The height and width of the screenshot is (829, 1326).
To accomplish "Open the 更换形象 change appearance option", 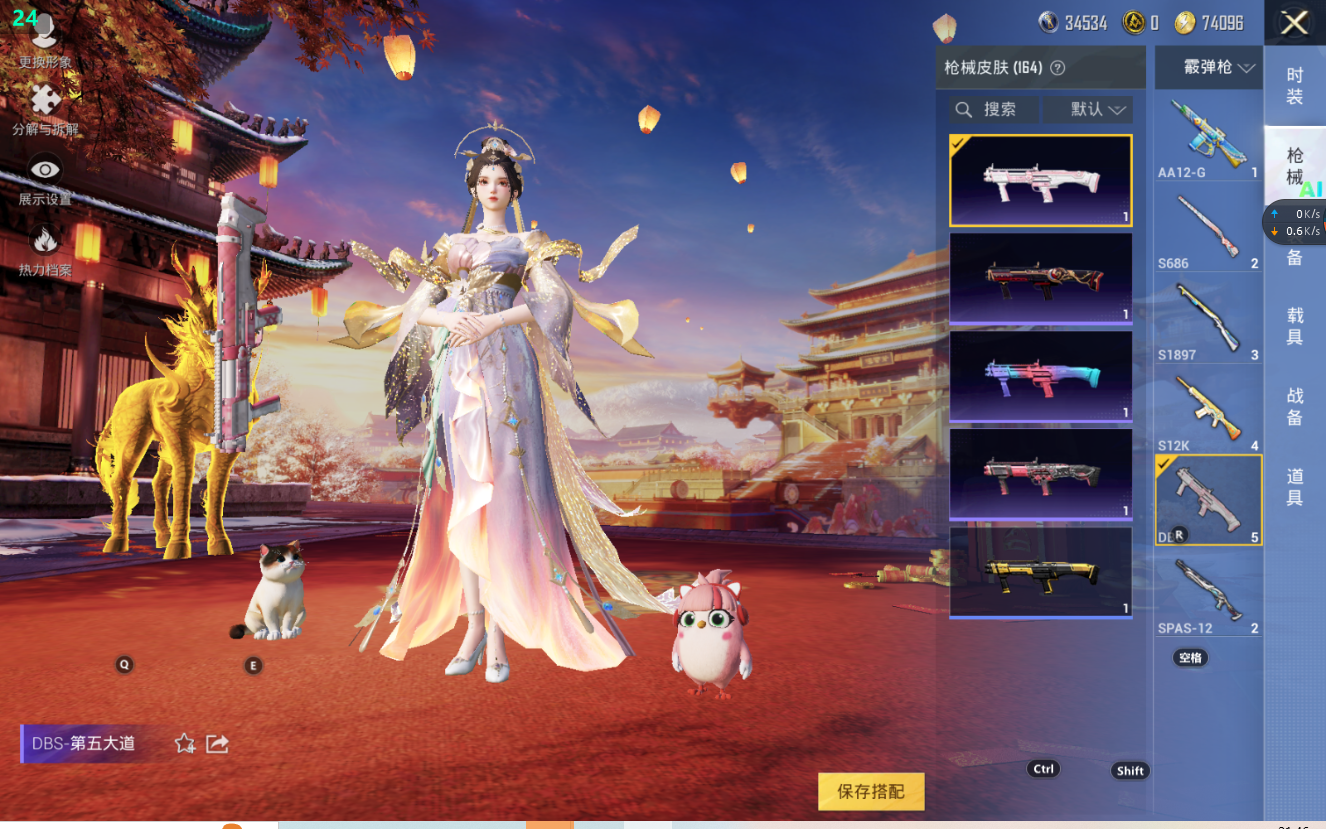I will pyautogui.click(x=44, y=42).
